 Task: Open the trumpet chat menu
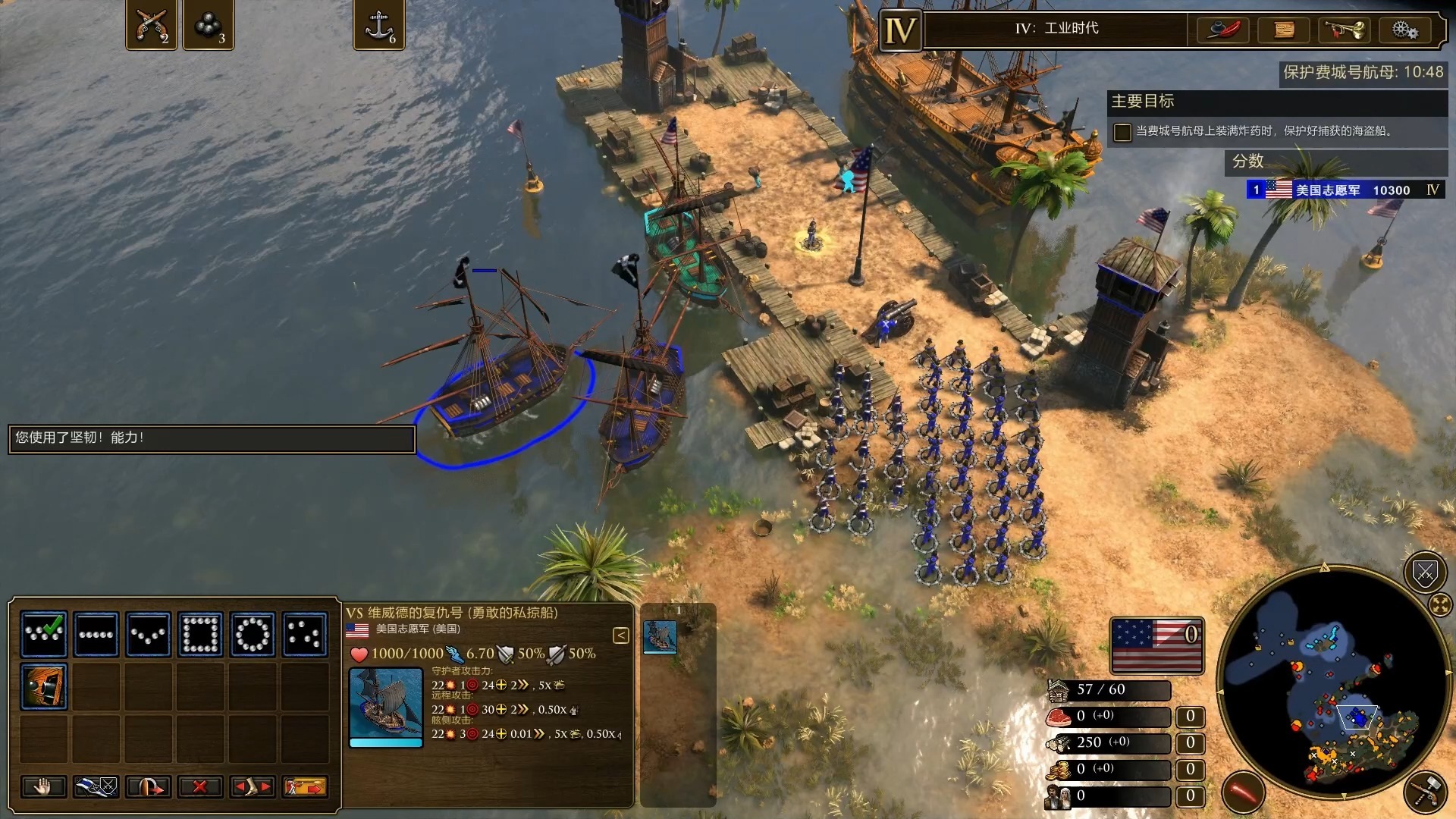point(1344,30)
